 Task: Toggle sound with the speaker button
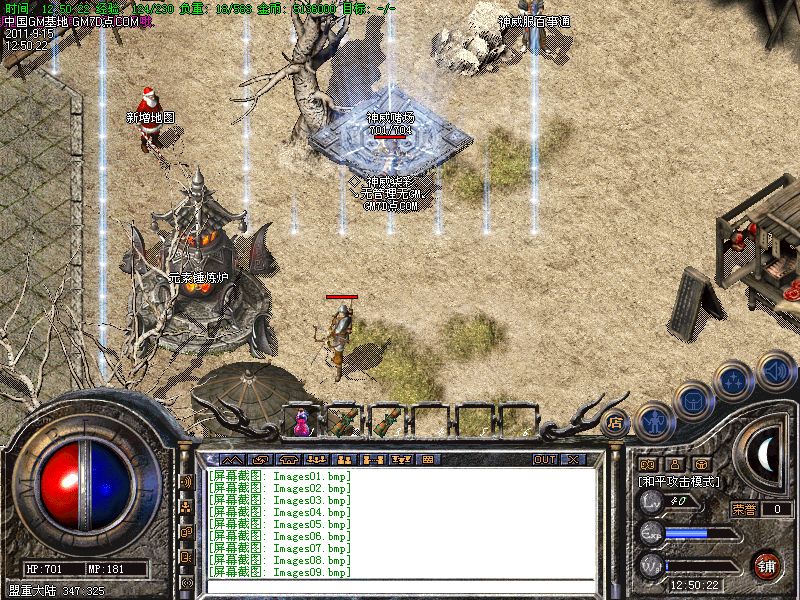(775, 370)
